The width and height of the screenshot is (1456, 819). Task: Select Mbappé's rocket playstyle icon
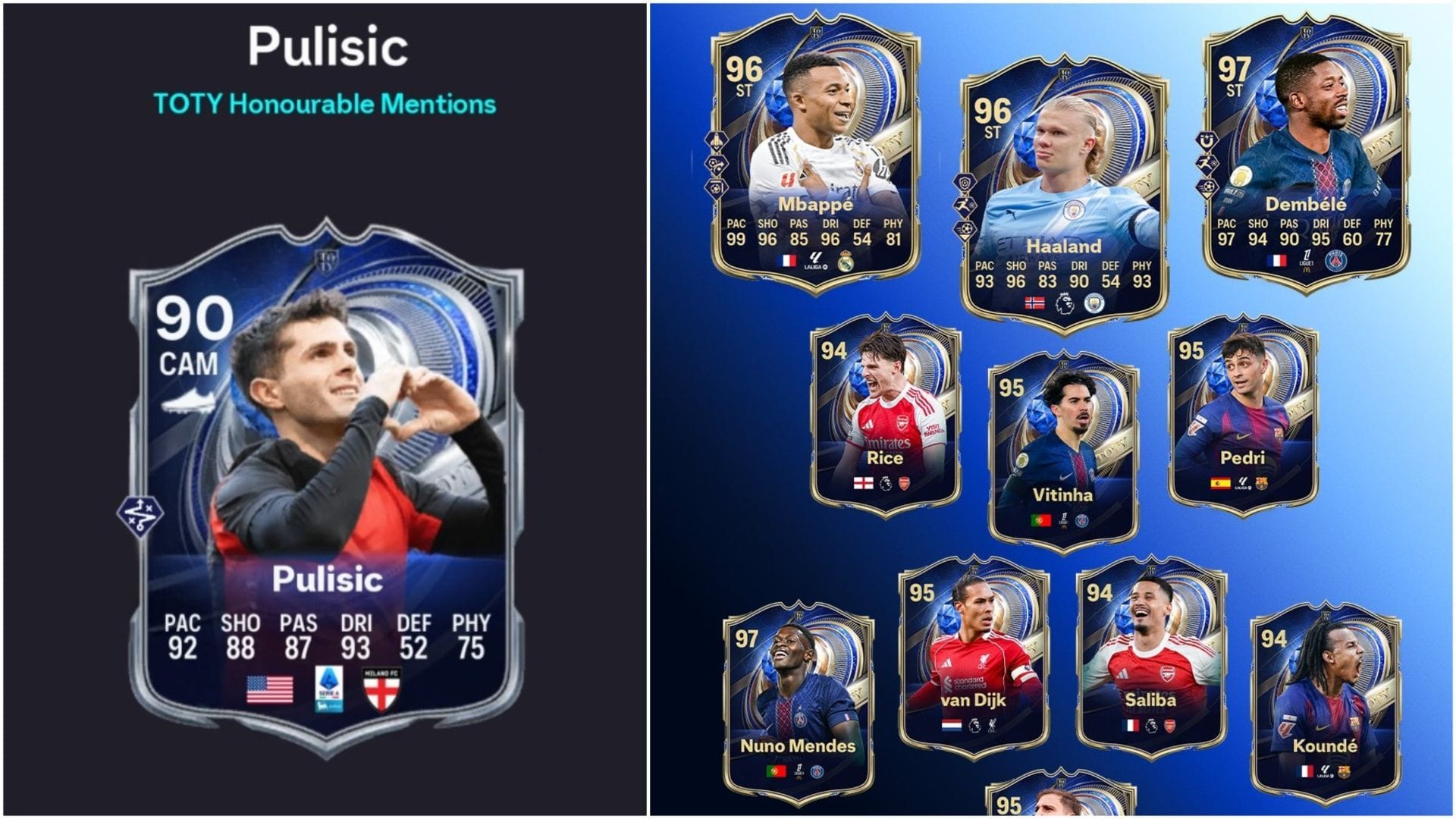716,140
